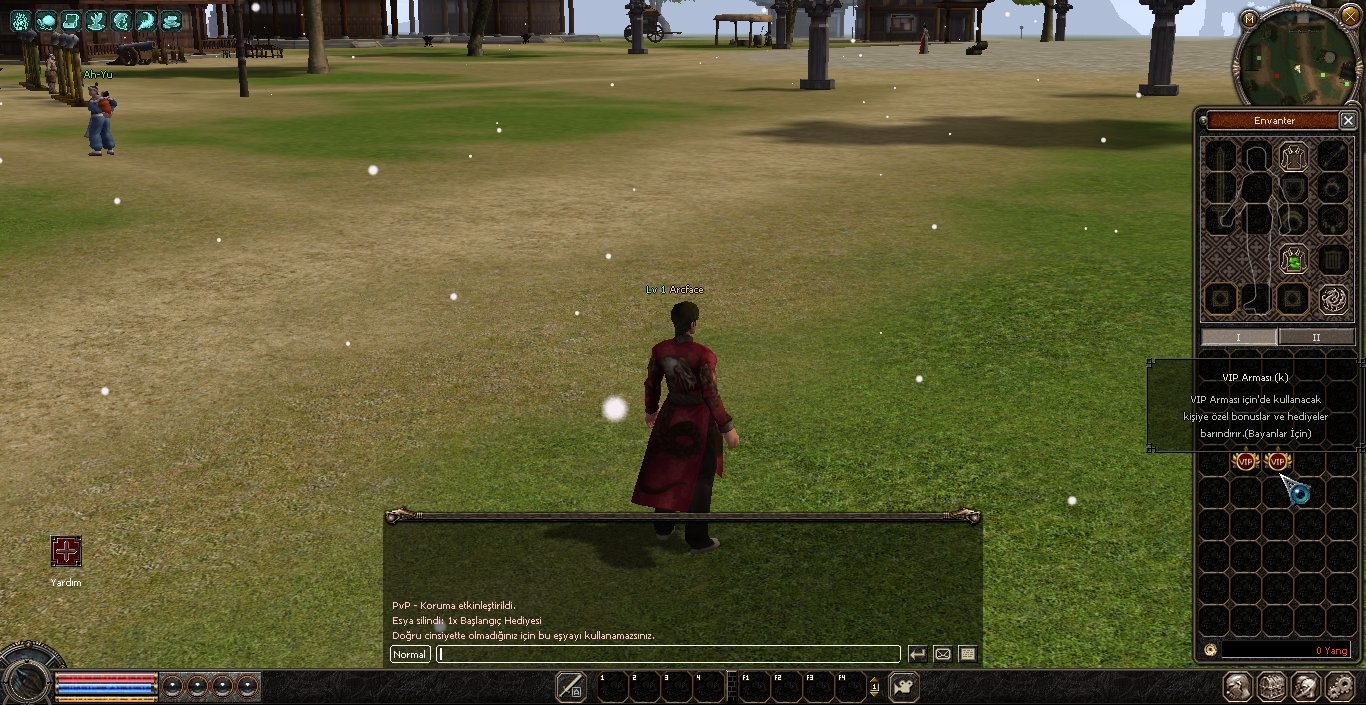Open the Normal chat mode selector
The height and width of the screenshot is (705, 1366).
[409, 654]
